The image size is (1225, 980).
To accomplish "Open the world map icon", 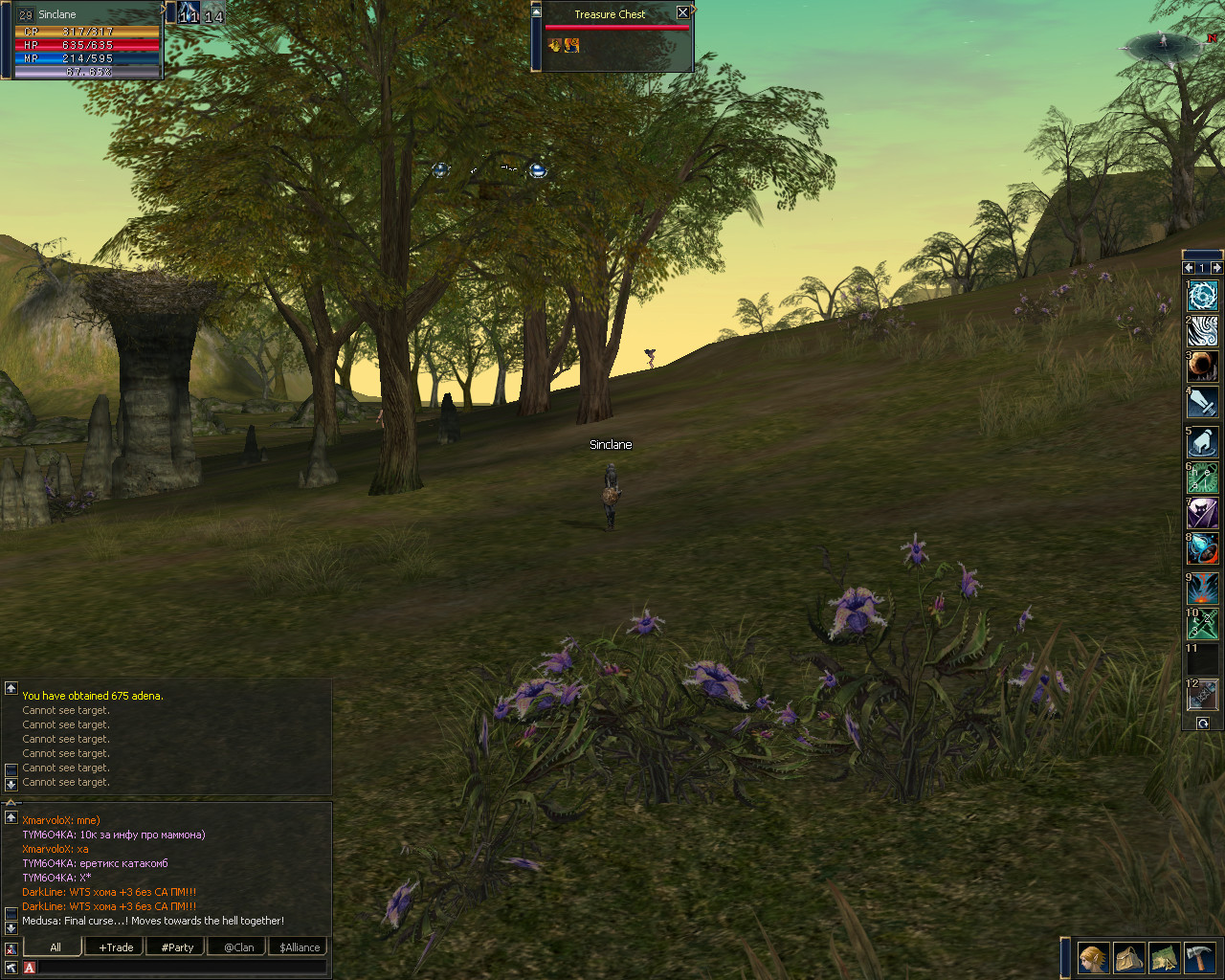I will pyautogui.click(x=1164, y=957).
